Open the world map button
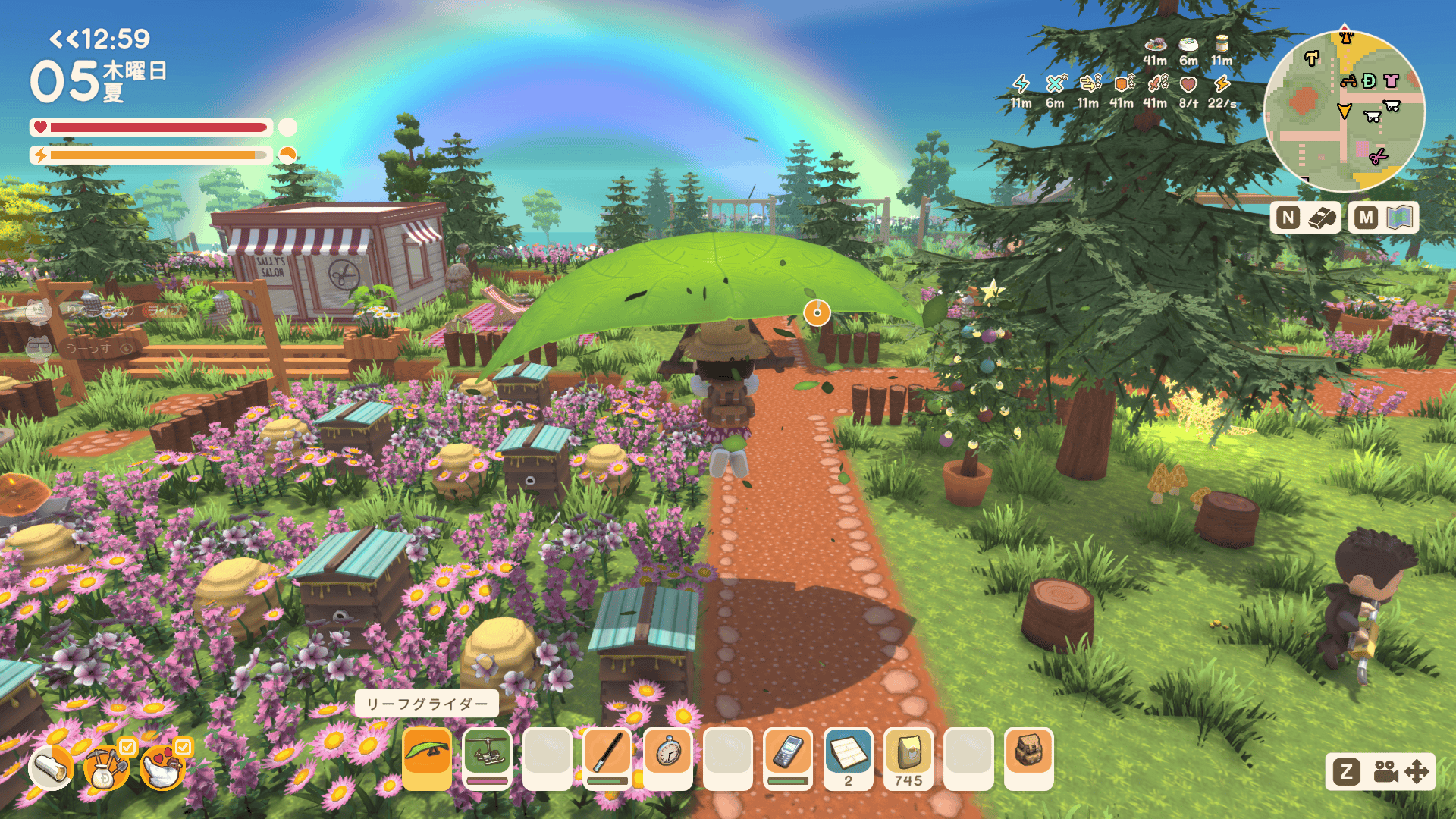 (x=1383, y=218)
